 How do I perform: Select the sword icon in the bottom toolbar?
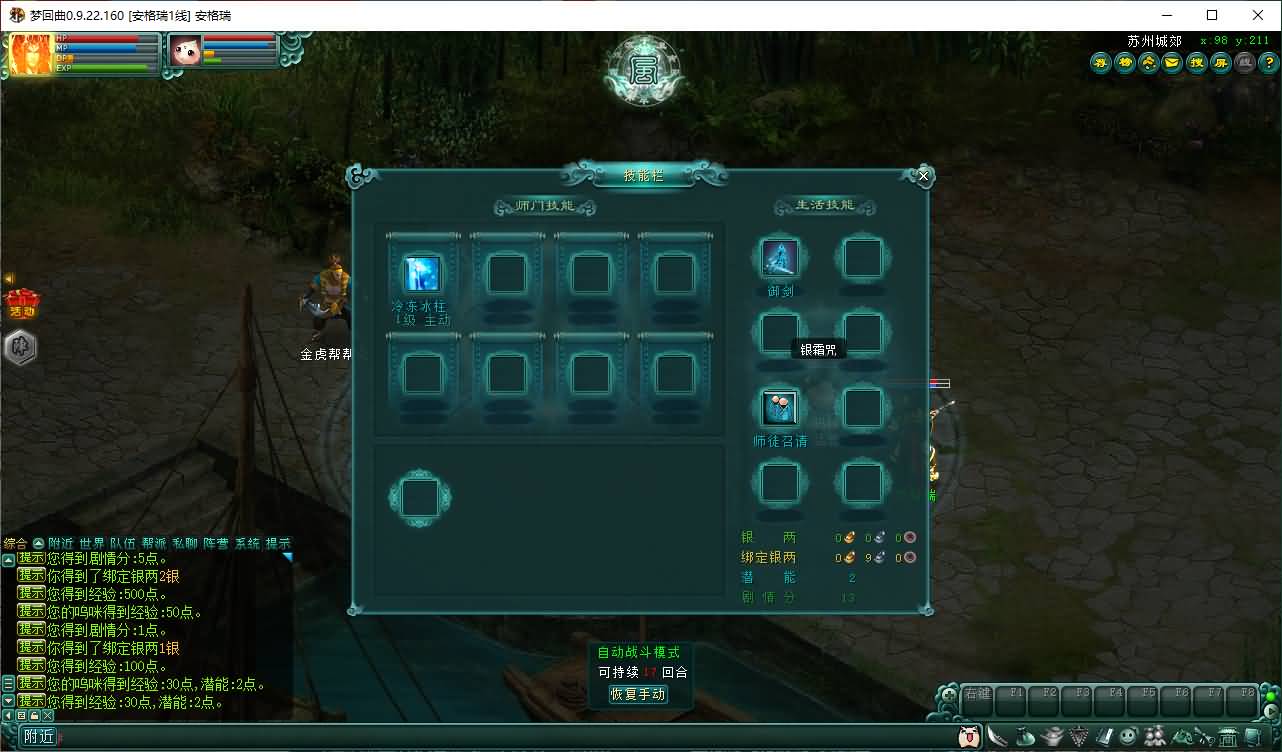(x=997, y=735)
